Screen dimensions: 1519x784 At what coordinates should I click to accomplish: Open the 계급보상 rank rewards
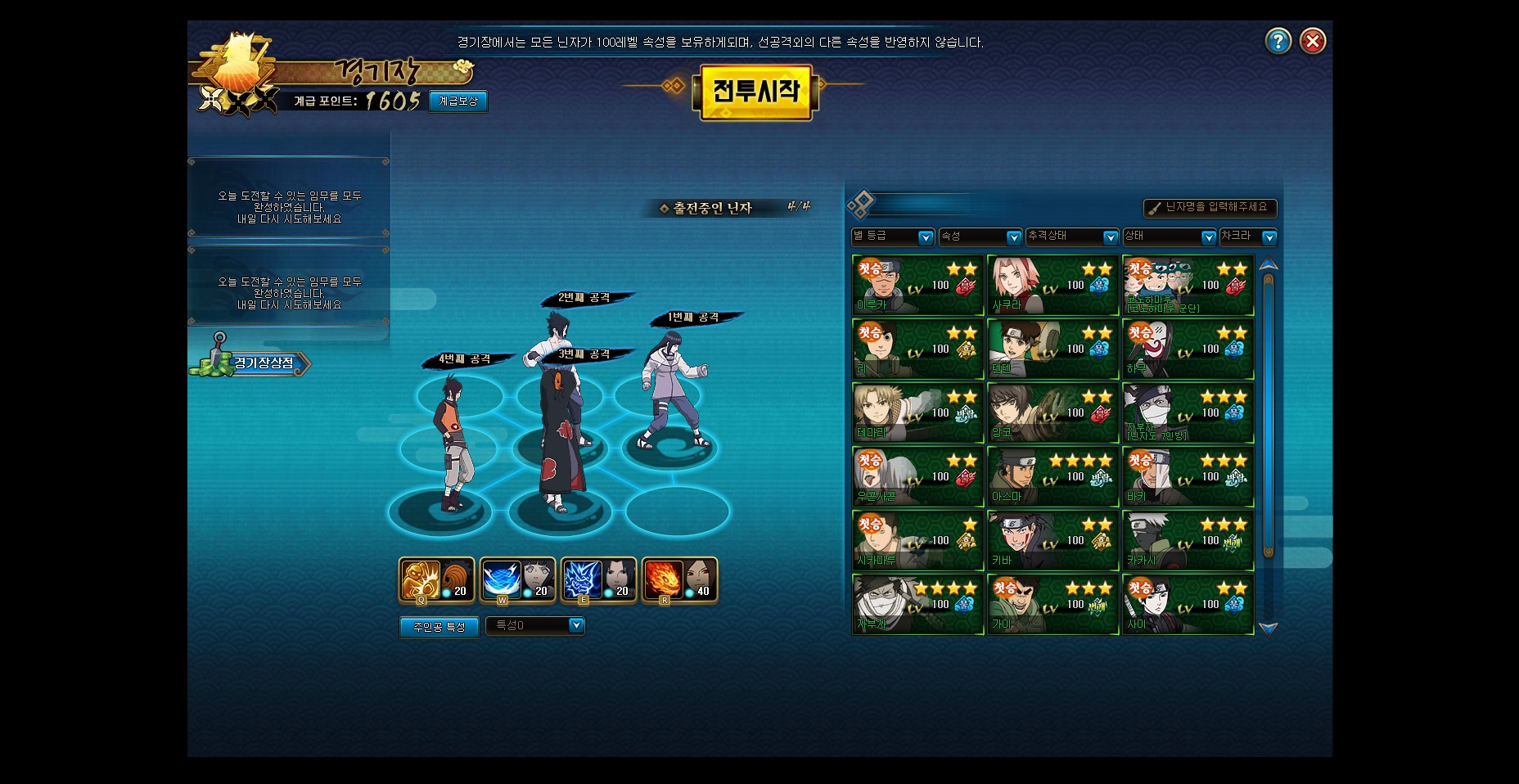point(458,101)
